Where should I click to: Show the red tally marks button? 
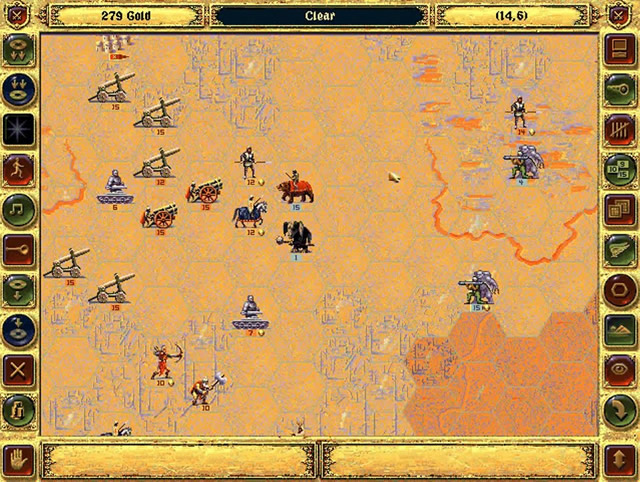[620, 127]
